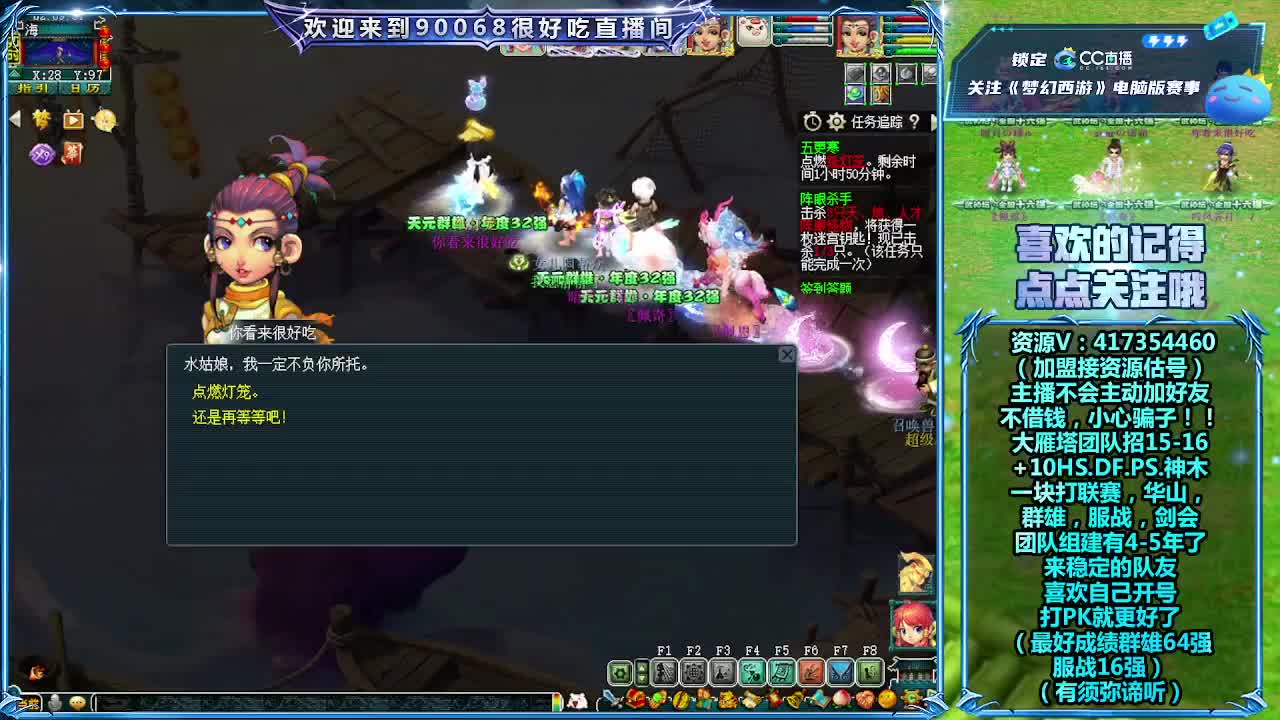The image size is (1280, 720).
Task: Open the green gear menu in the bottom toolbar
Action: click(x=620, y=672)
